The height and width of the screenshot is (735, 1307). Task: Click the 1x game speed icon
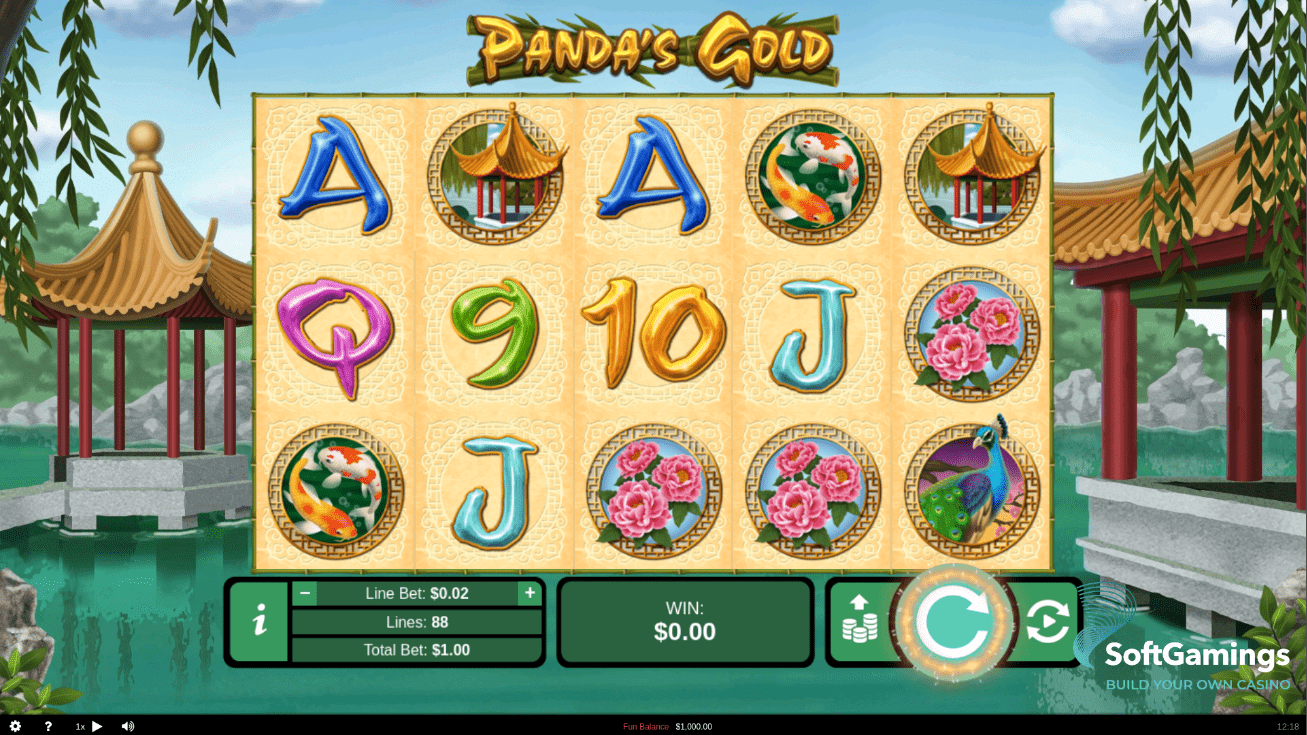coord(79,725)
